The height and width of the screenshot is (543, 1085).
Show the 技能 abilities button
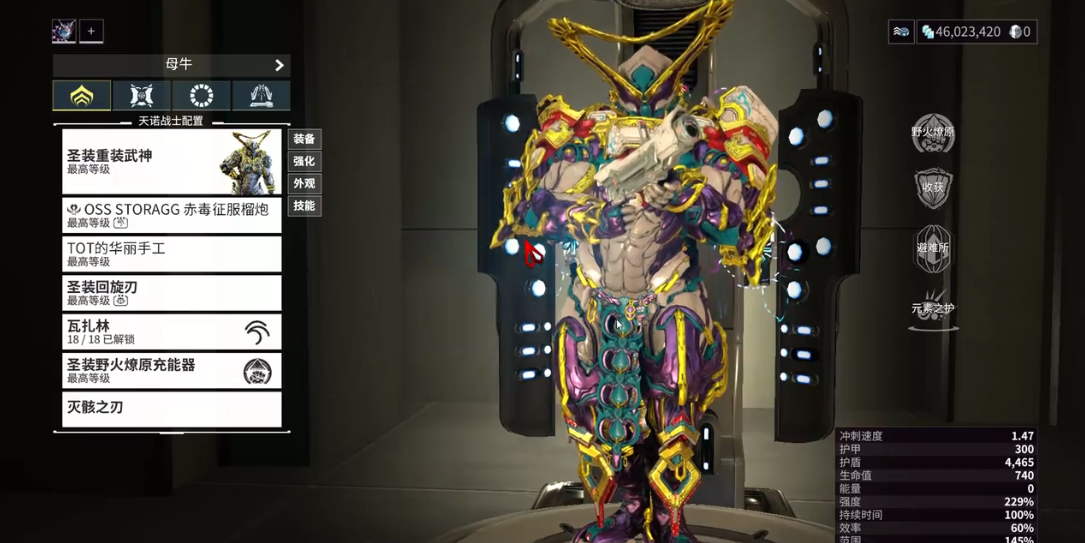(304, 206)
